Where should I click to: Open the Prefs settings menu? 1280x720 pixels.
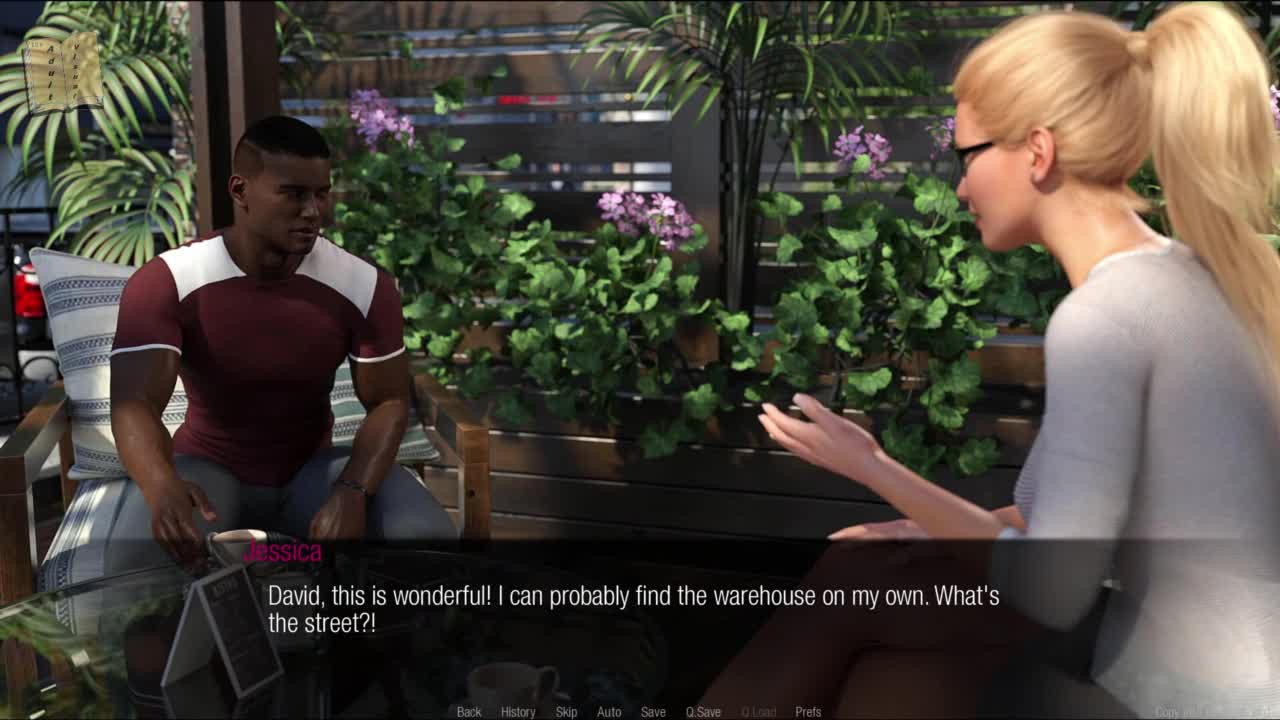(808, 712)
